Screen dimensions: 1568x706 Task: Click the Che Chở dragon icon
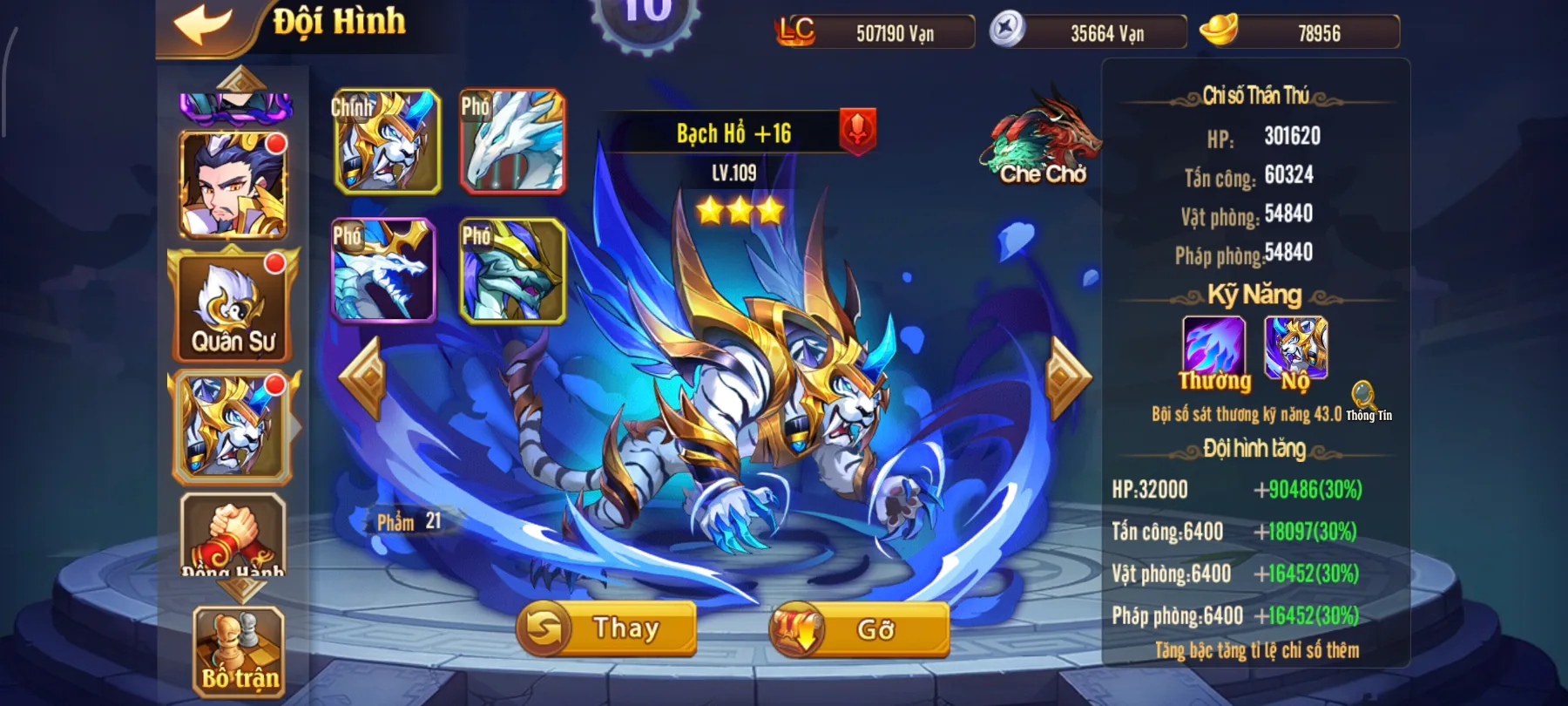pos(1041,139)
